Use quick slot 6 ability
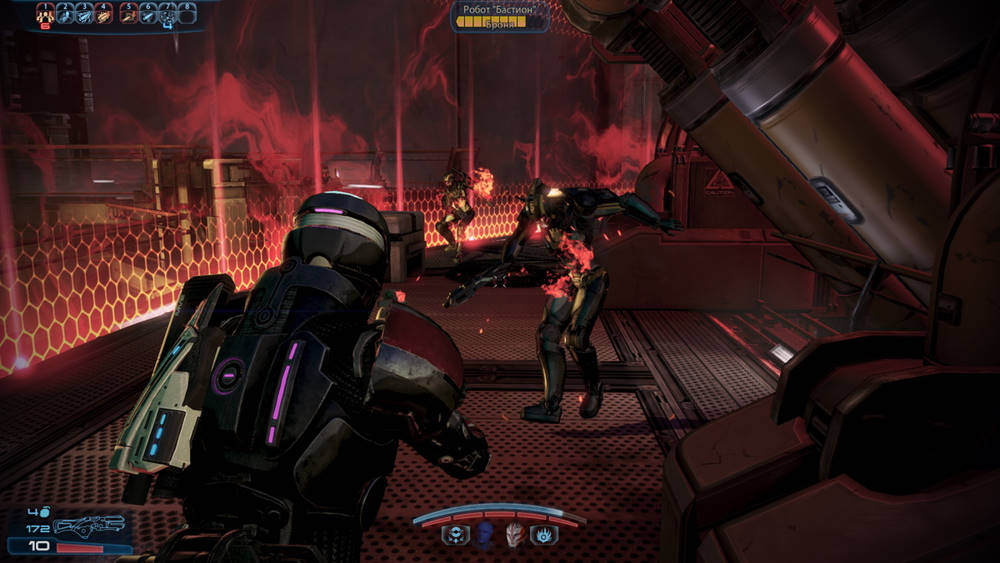This screenshot has width=1000, height=563. coord(150,13)
